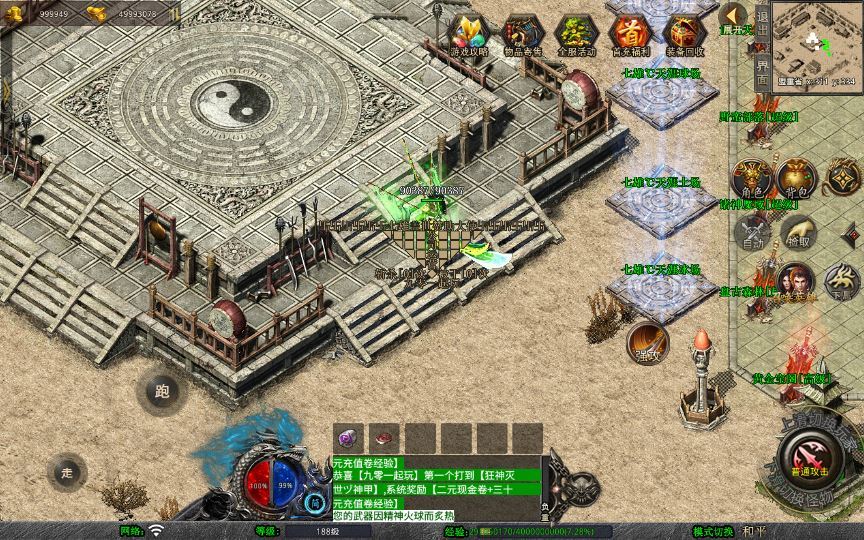Open the minimap of the town
This screenshot has width=864, height=540.
click(x=819, y=40)
